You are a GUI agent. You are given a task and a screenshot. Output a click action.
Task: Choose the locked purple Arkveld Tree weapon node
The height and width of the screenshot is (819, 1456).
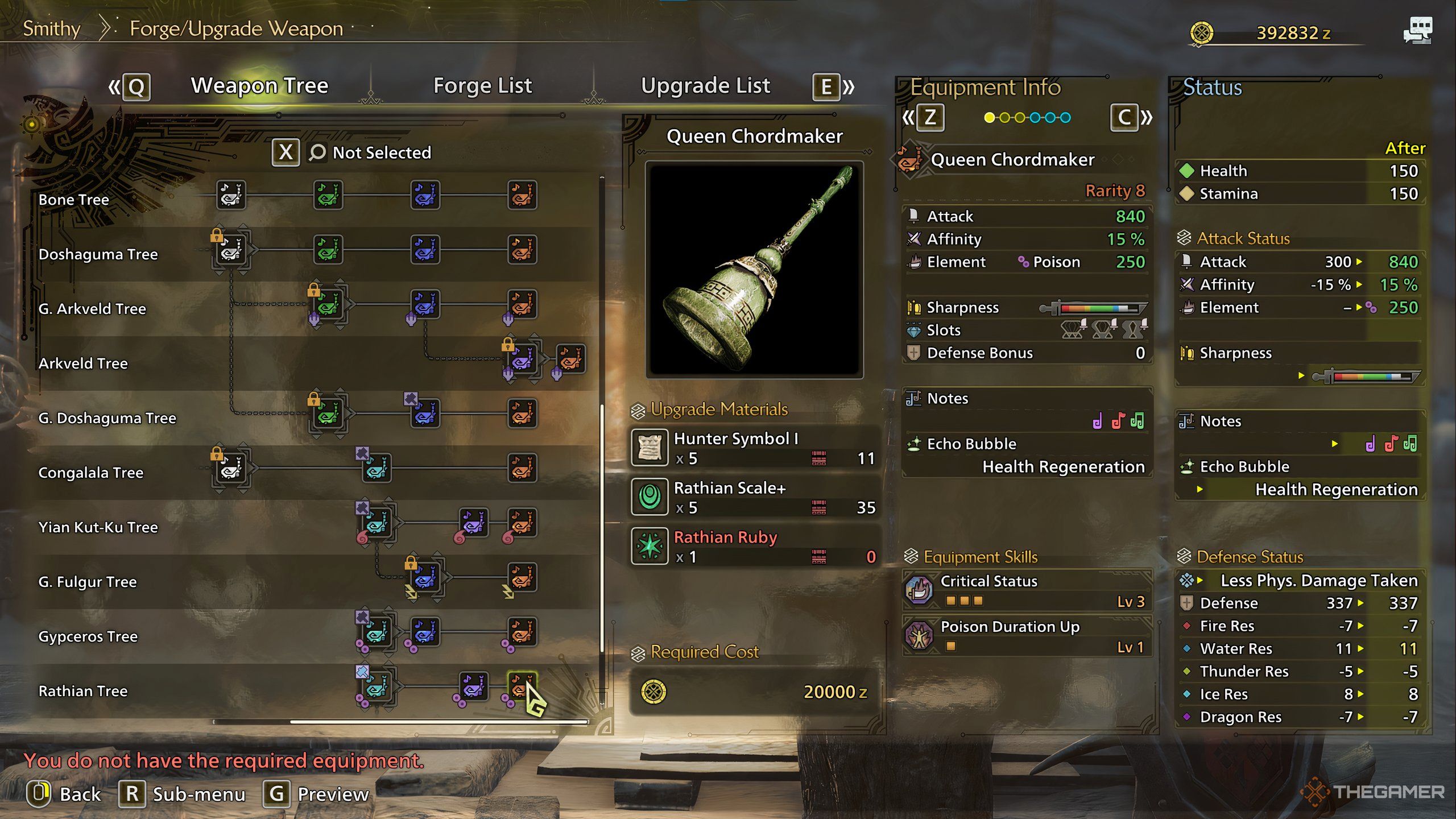522,358
